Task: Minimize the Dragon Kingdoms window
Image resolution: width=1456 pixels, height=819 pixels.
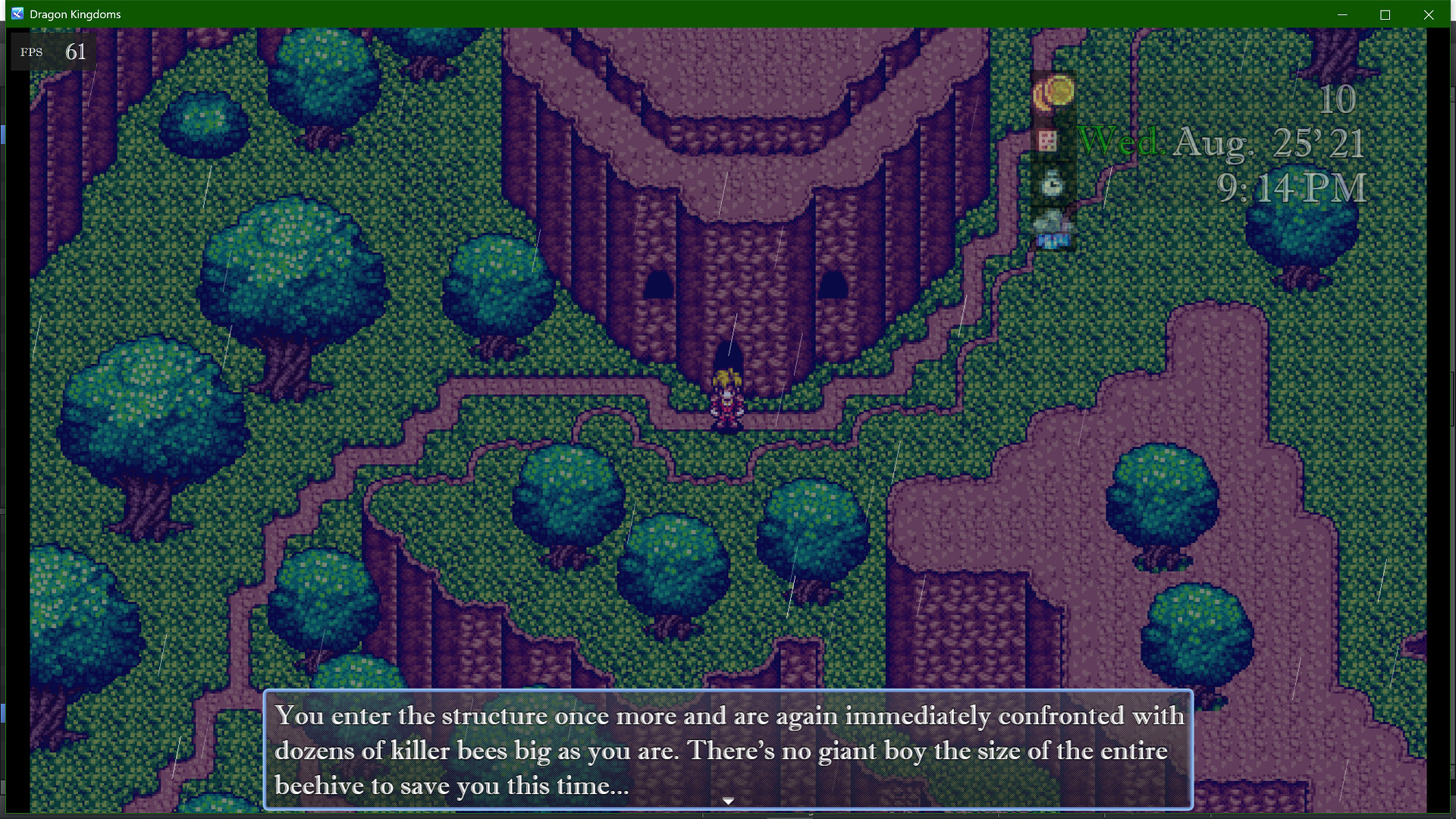Action: coord(1342,14)
